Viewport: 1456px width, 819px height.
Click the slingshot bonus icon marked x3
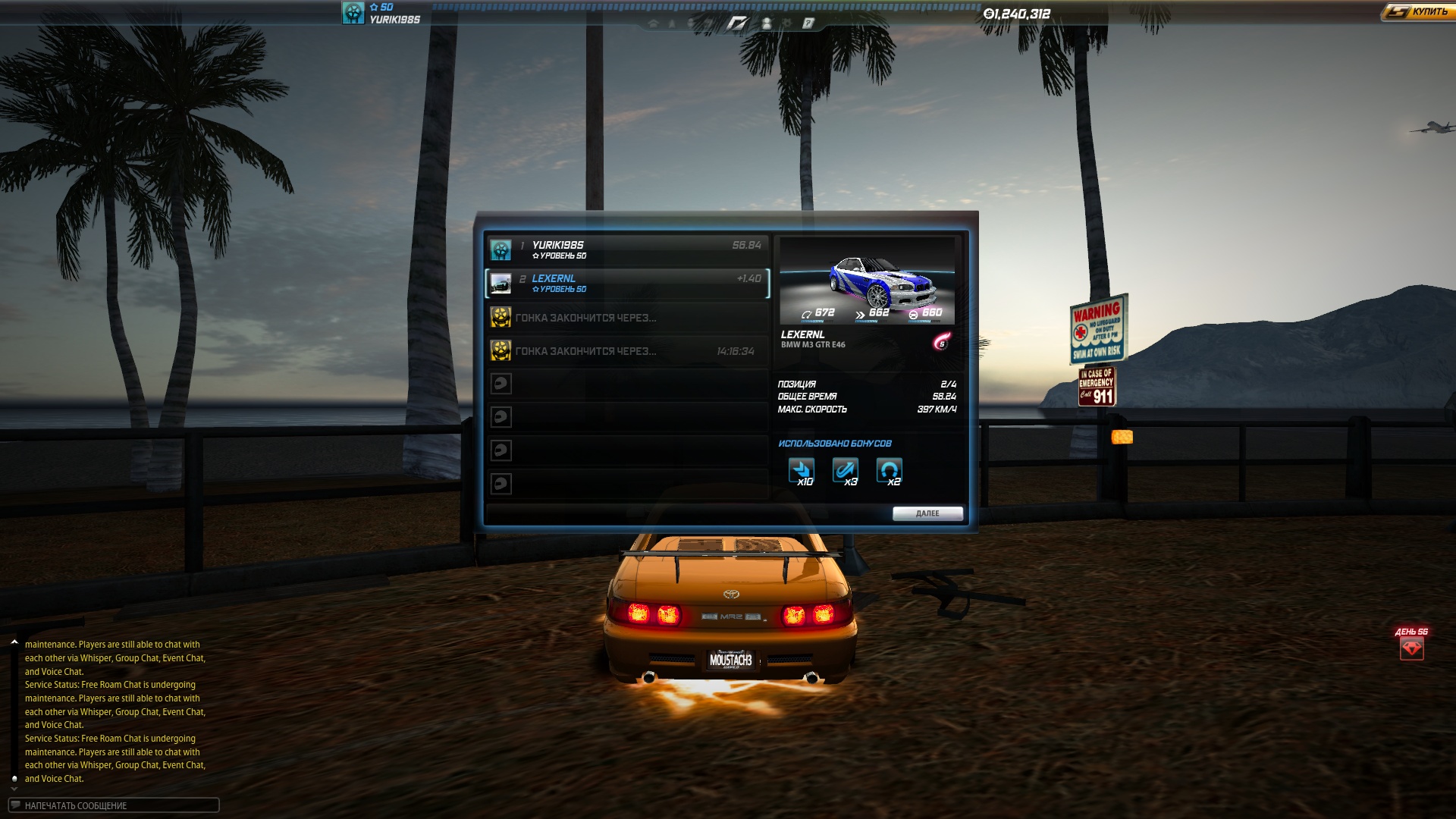846,471
